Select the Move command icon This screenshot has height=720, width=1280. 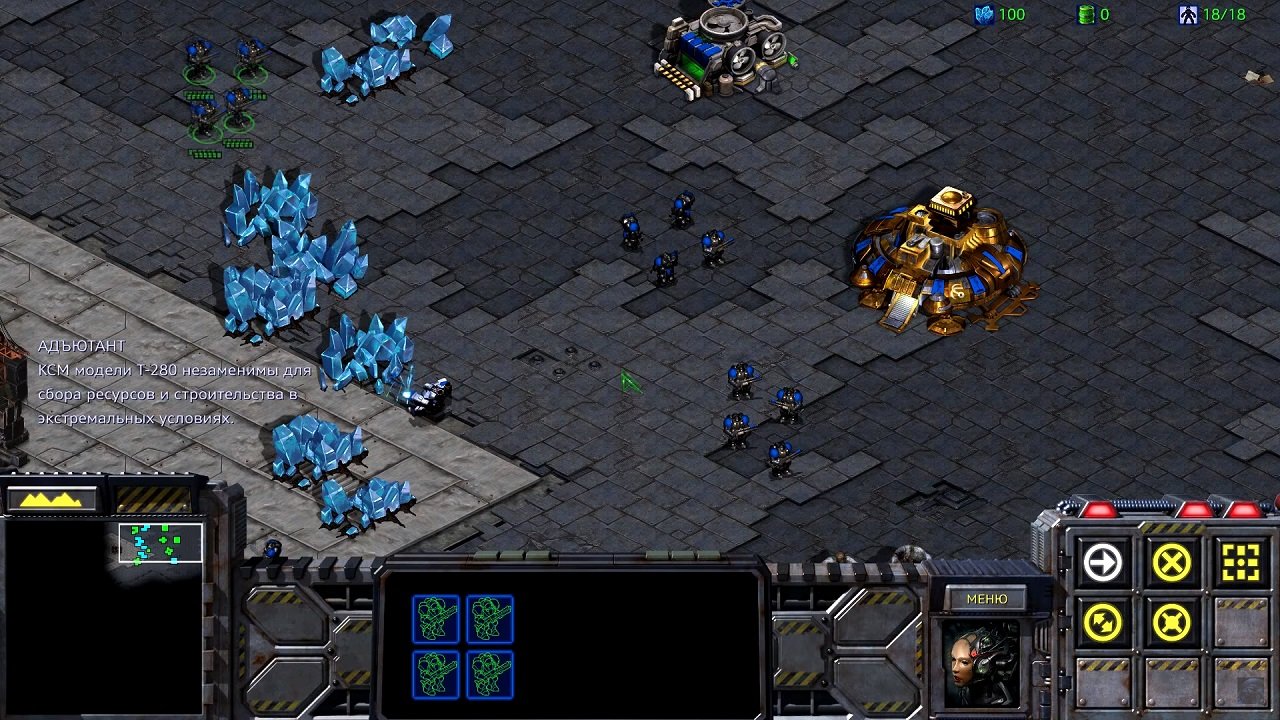tap(1105, 562)
